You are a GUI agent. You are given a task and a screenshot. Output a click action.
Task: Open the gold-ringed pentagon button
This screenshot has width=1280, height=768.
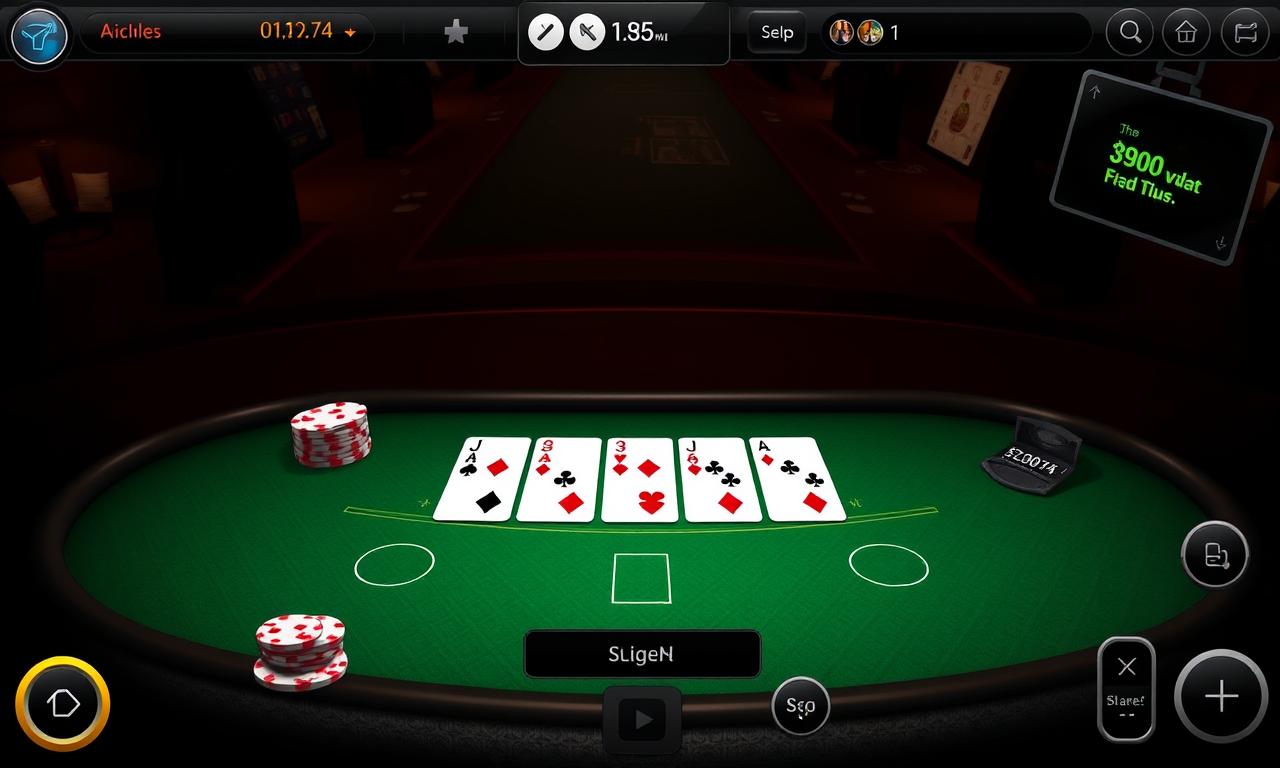62,704
